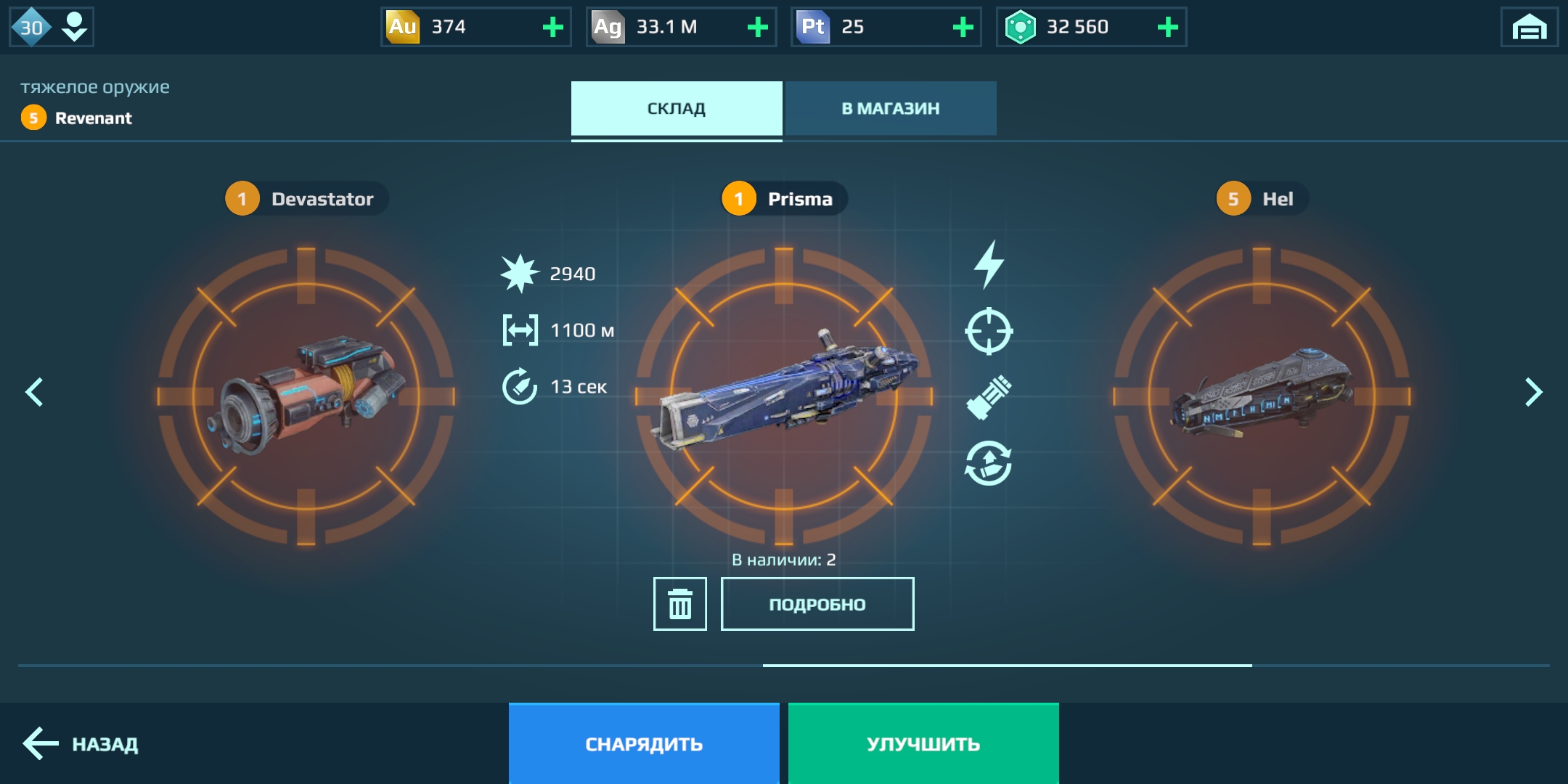This screenshot has height=784, width=1568.
Task: Go back with НАЗАД button
Action: [81, 743]
